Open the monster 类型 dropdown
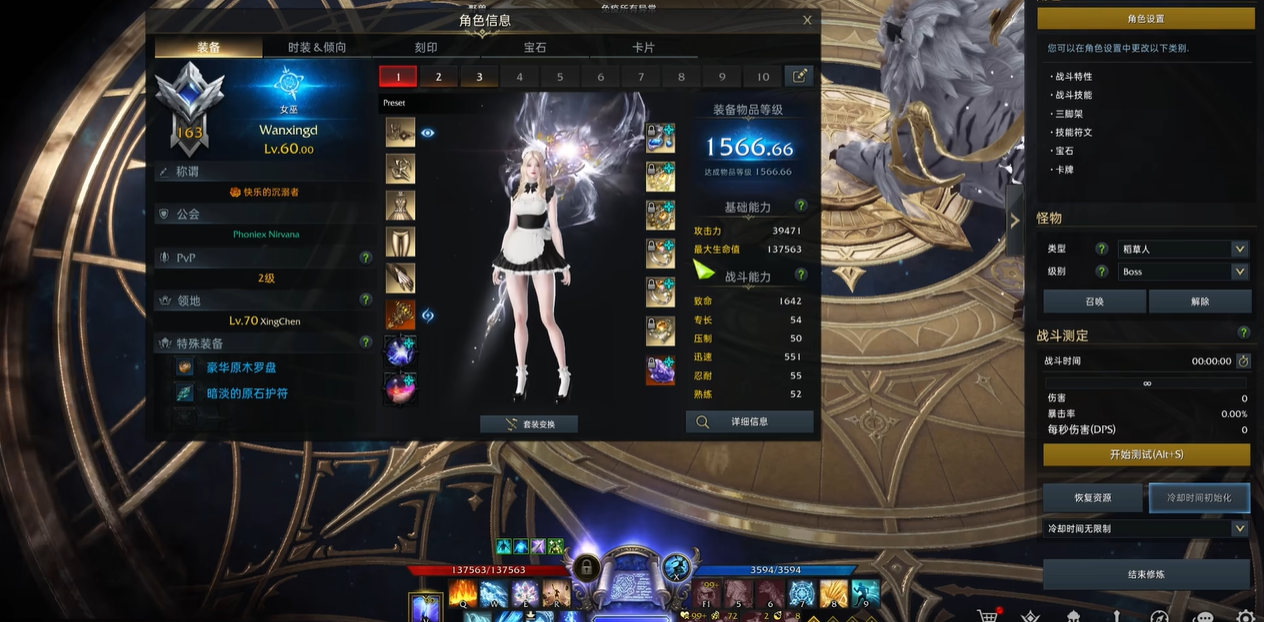 [x=1183, y=249]
